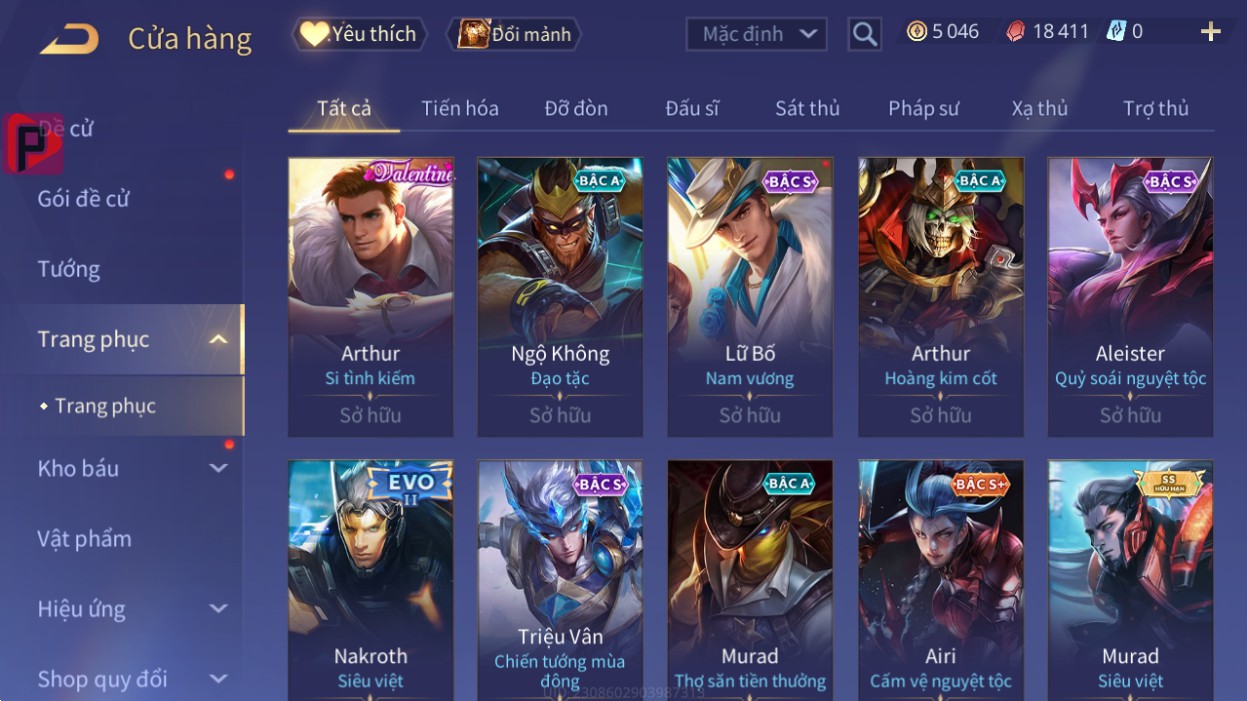
Task: Choose the Pháp sư tab
Action: [x=923, y=108]
